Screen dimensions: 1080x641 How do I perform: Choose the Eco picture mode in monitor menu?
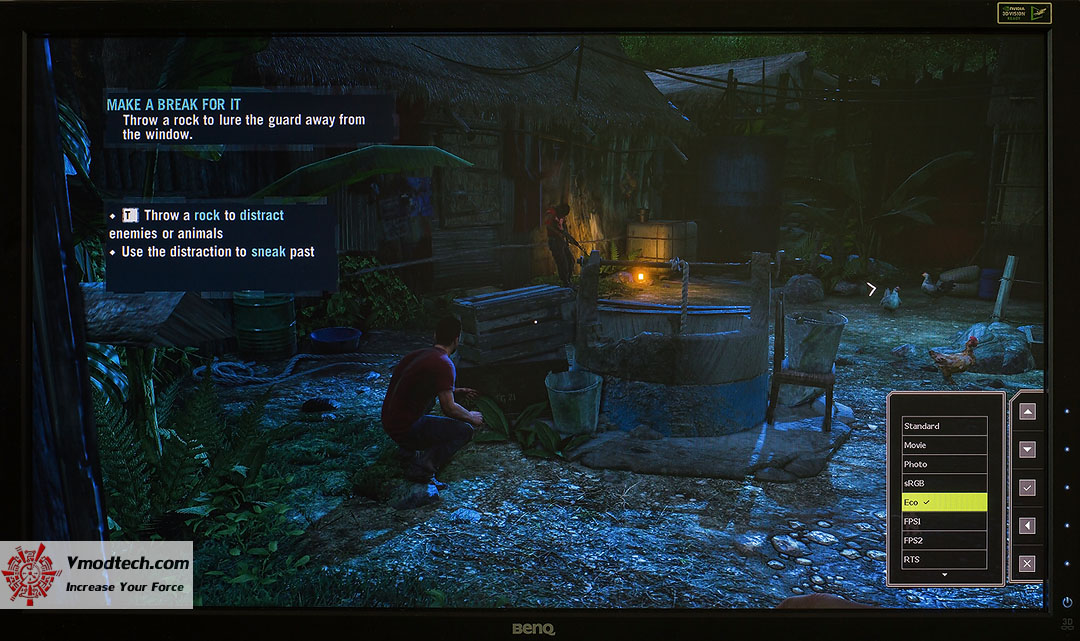(944, 502)
